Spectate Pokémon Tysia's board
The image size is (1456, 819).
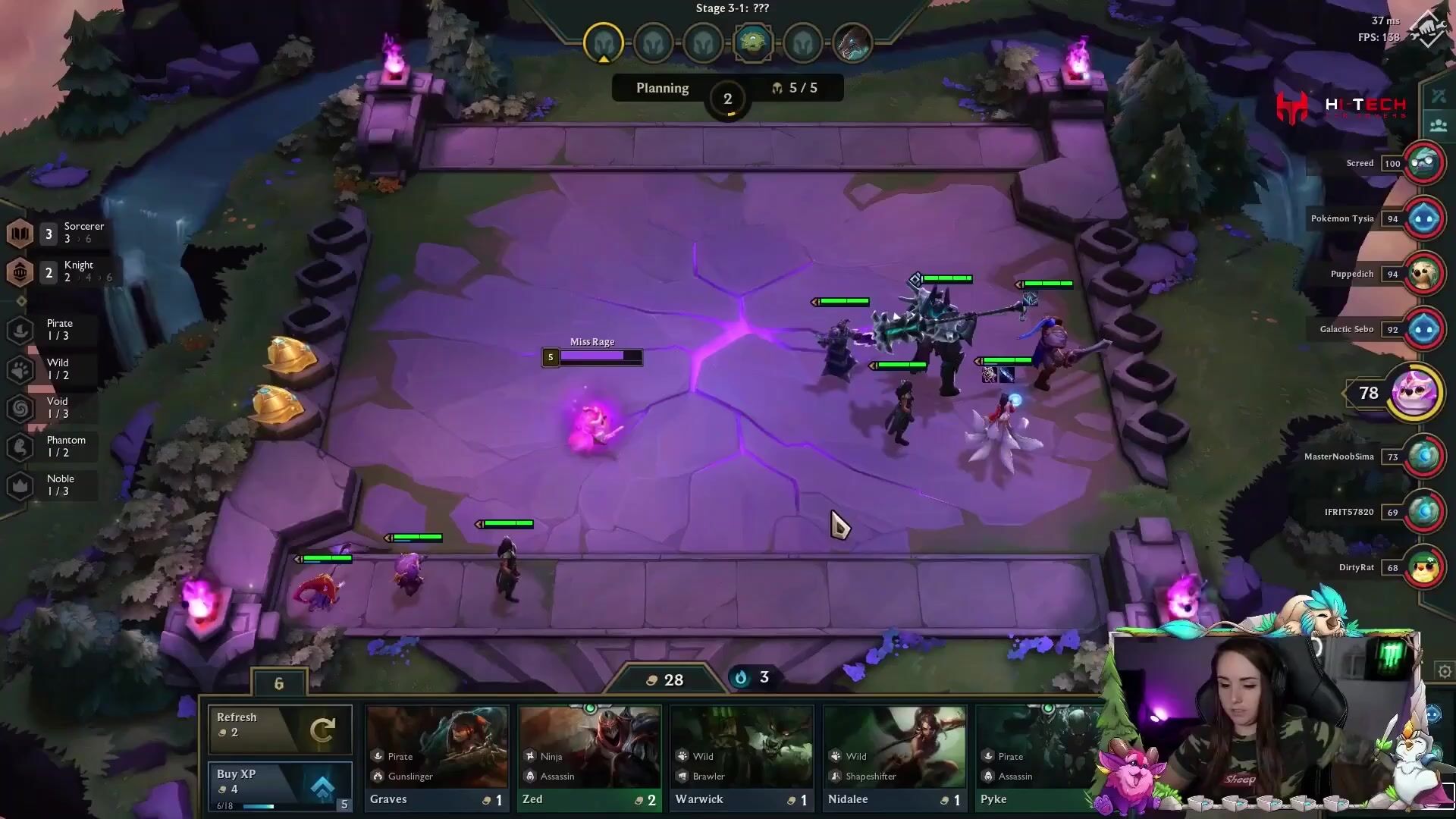(1423, 218)
